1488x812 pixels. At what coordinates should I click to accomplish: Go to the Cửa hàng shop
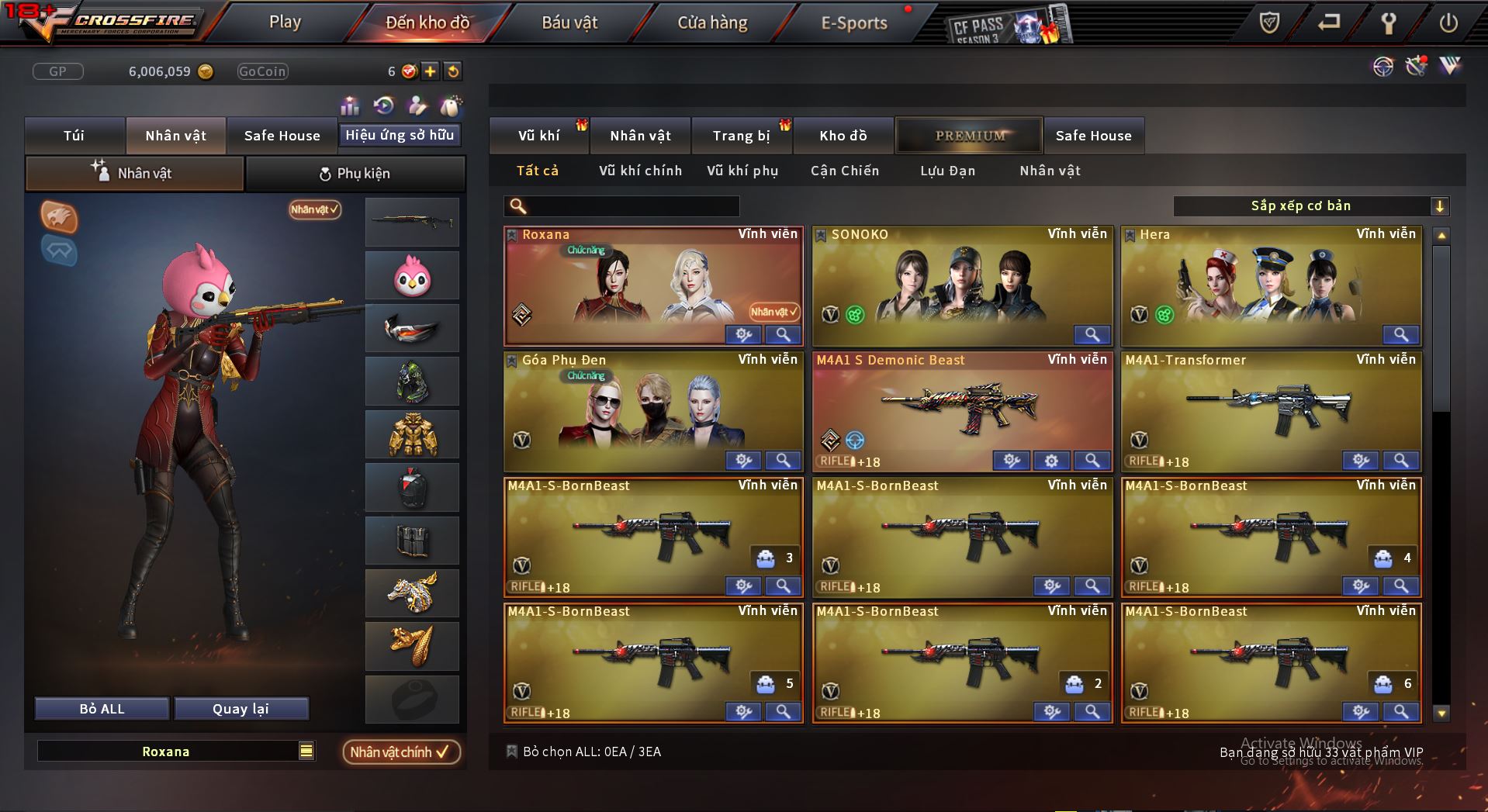[712, 23]
